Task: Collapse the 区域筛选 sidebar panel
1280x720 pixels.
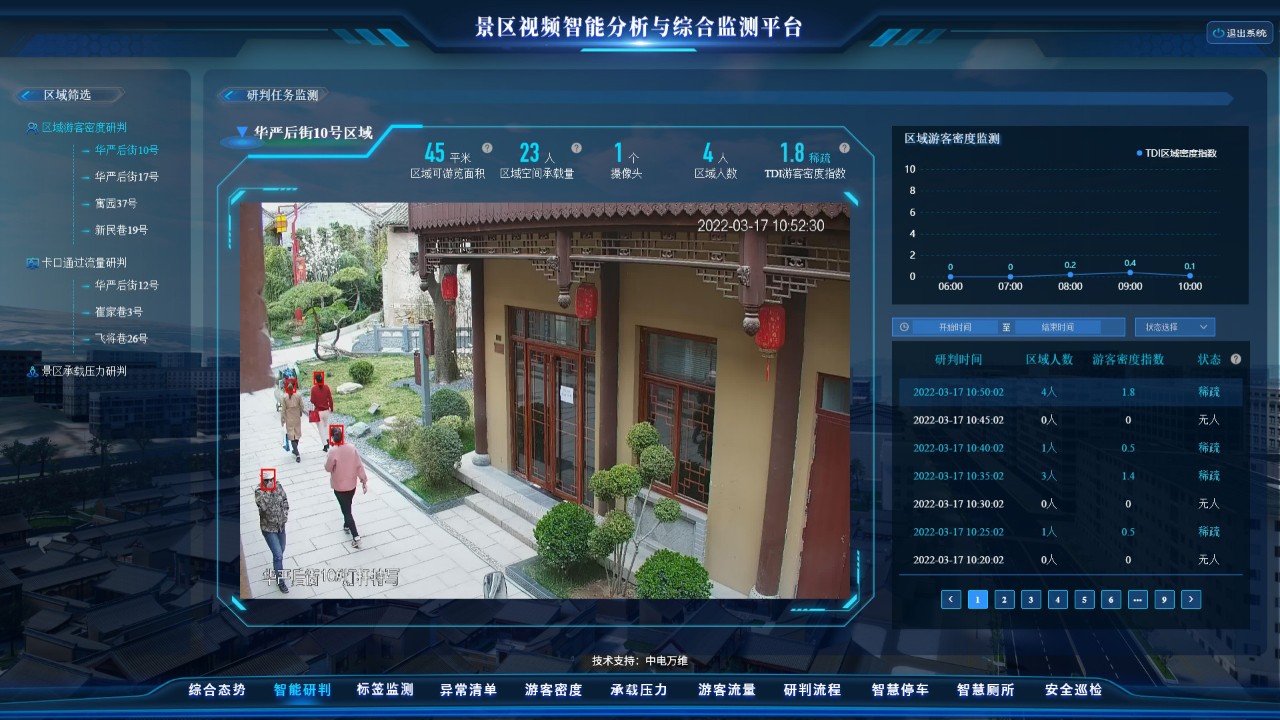Action: point(25,95)
